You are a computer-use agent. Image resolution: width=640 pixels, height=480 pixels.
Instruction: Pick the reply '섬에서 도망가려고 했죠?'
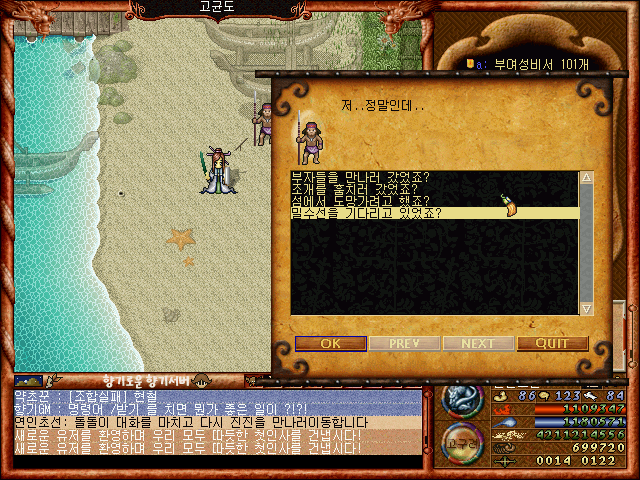[x=358, y=201]
